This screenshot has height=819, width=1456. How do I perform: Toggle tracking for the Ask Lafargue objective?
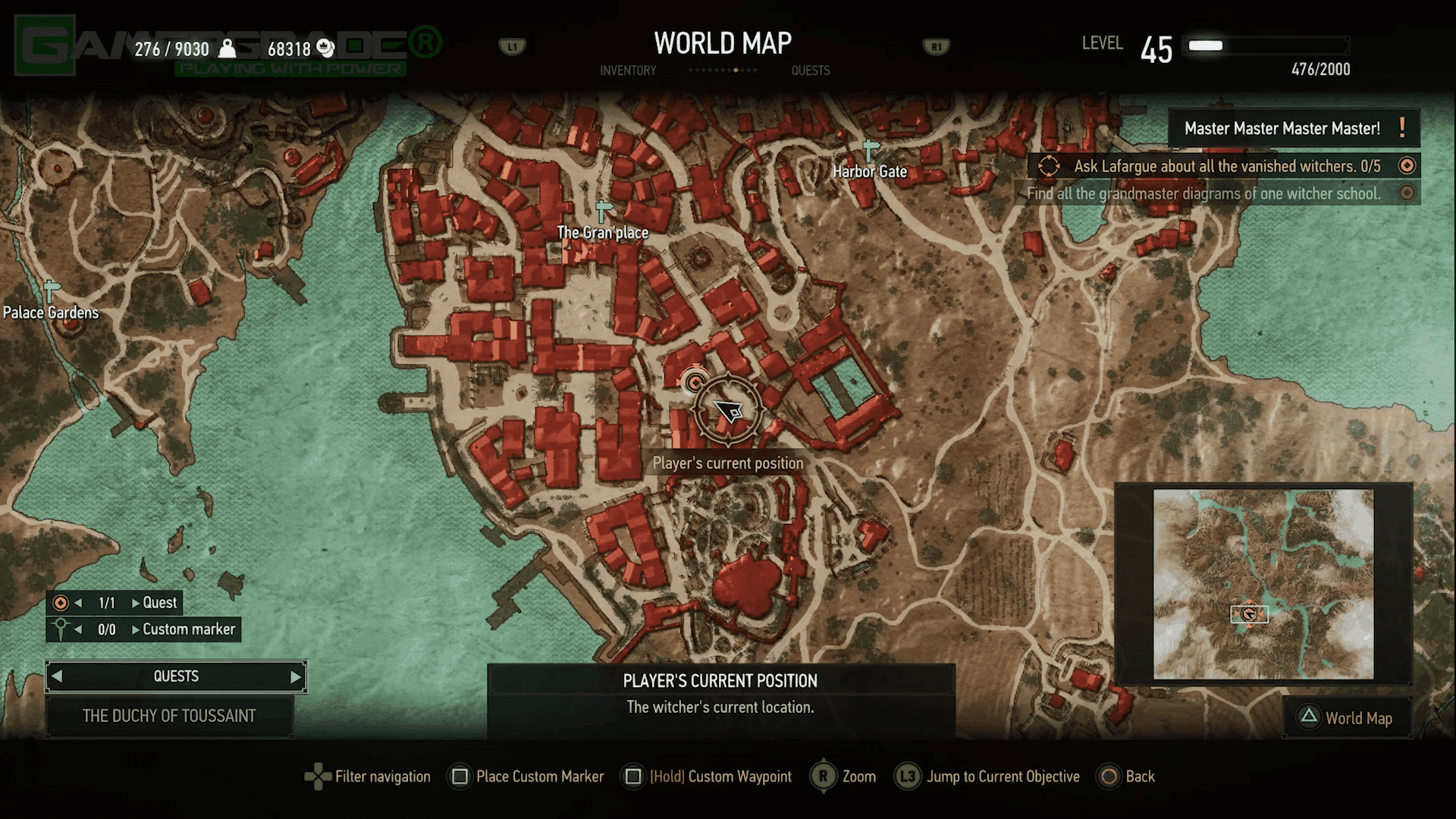pyautogui.click(x=1407, y=165)
